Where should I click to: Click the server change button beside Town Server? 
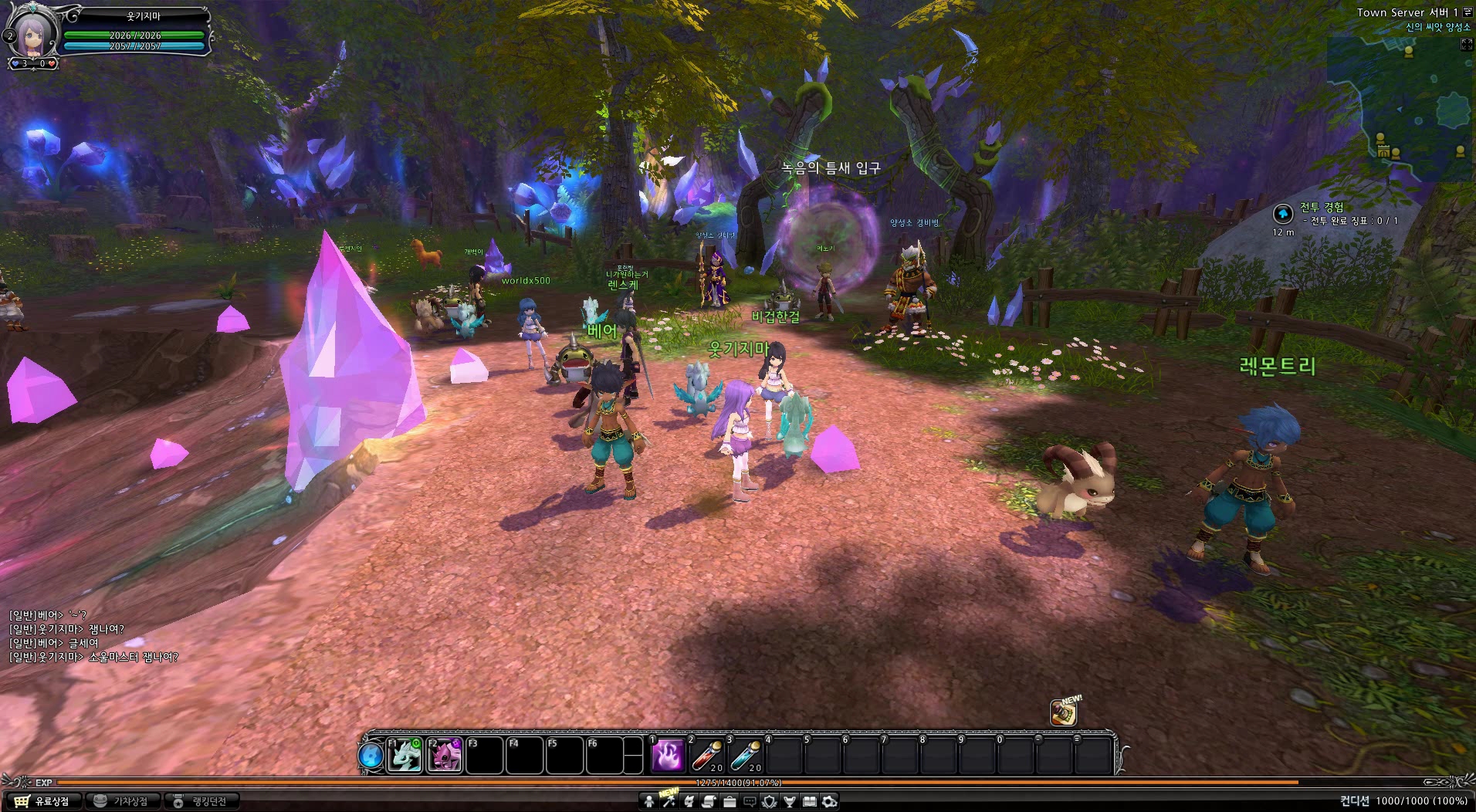(1468, 12)
